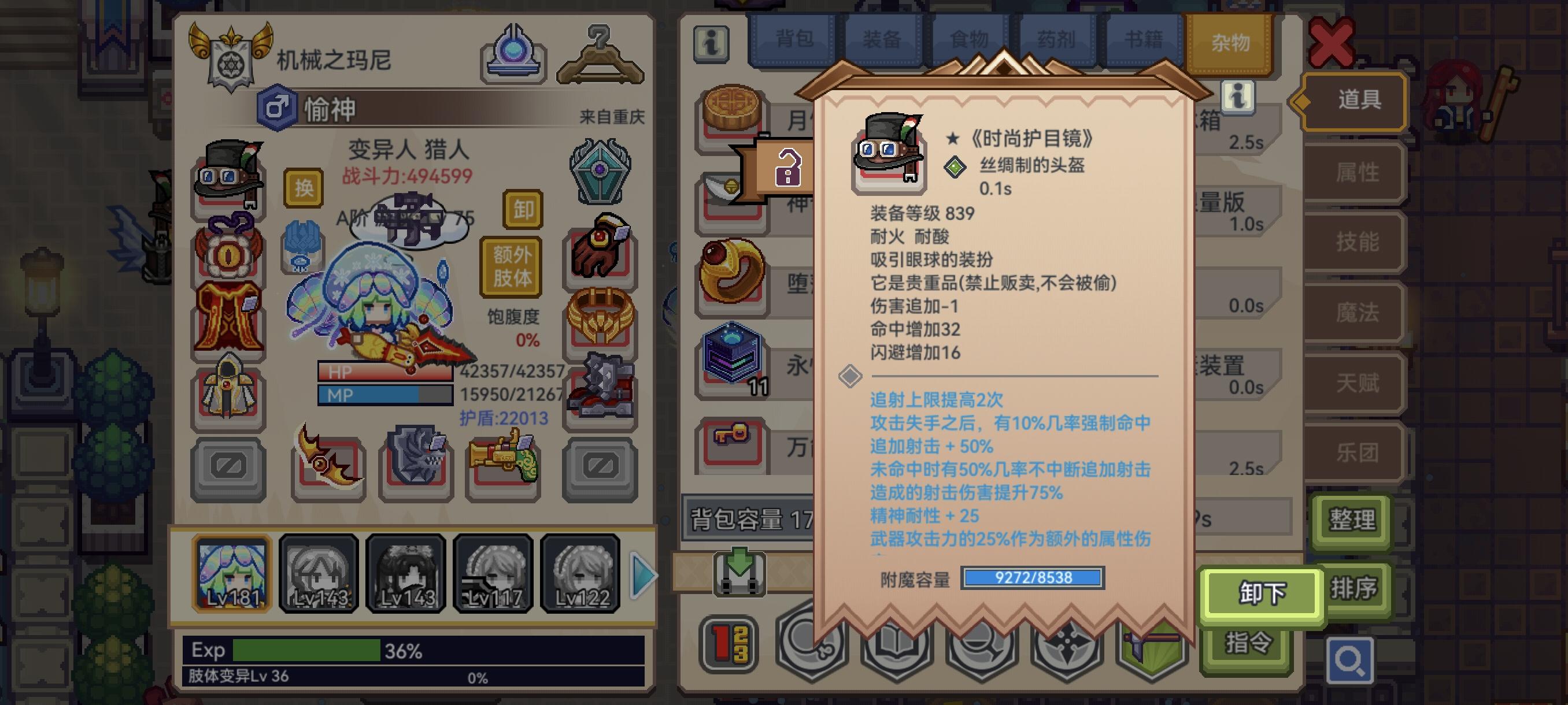Tap the info icon on the inventory panel
This screenshot has width=1568, height=705.
pyautogui.click(x=712, y=43)
